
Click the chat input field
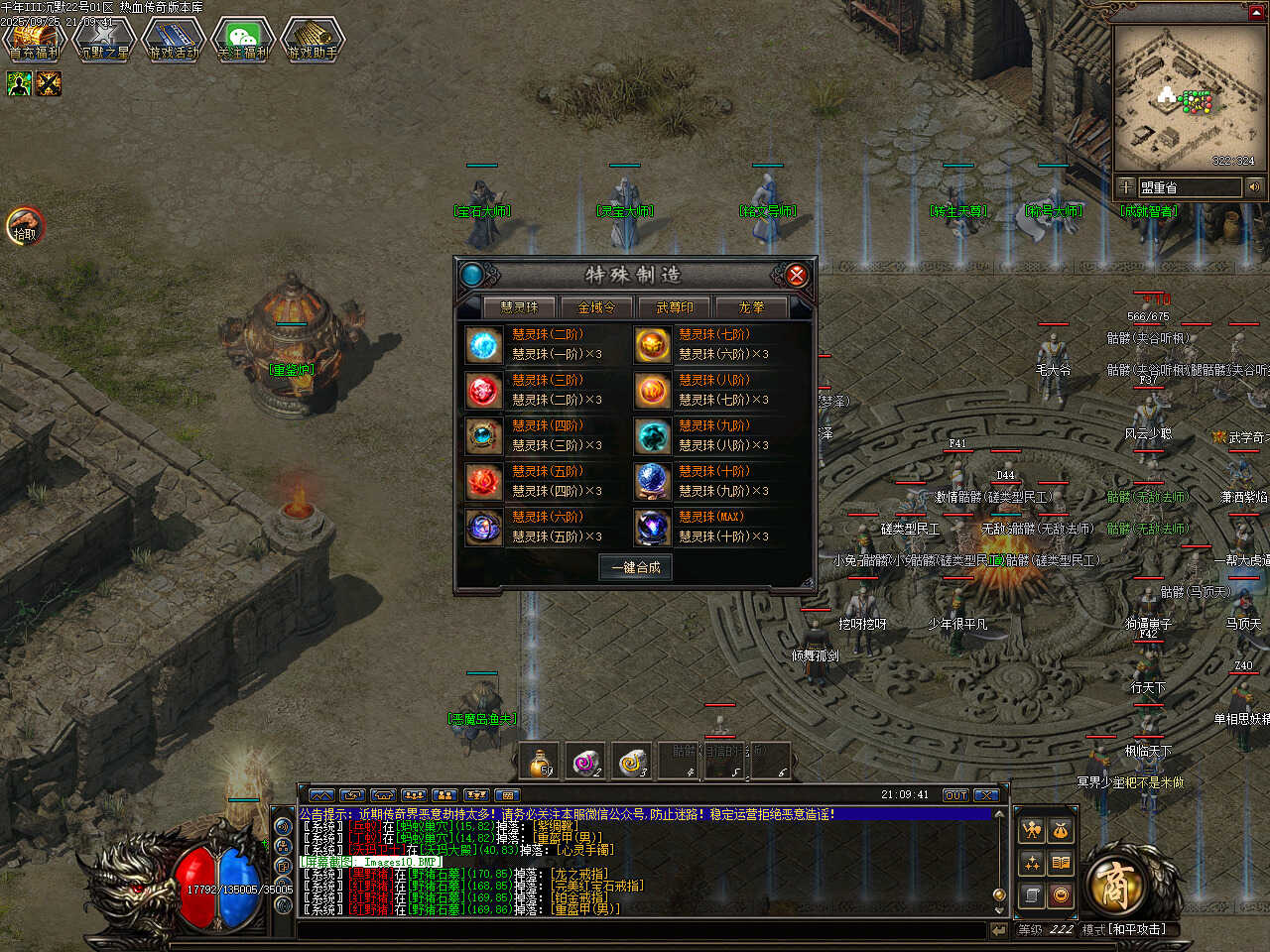(x=645, y=930)
